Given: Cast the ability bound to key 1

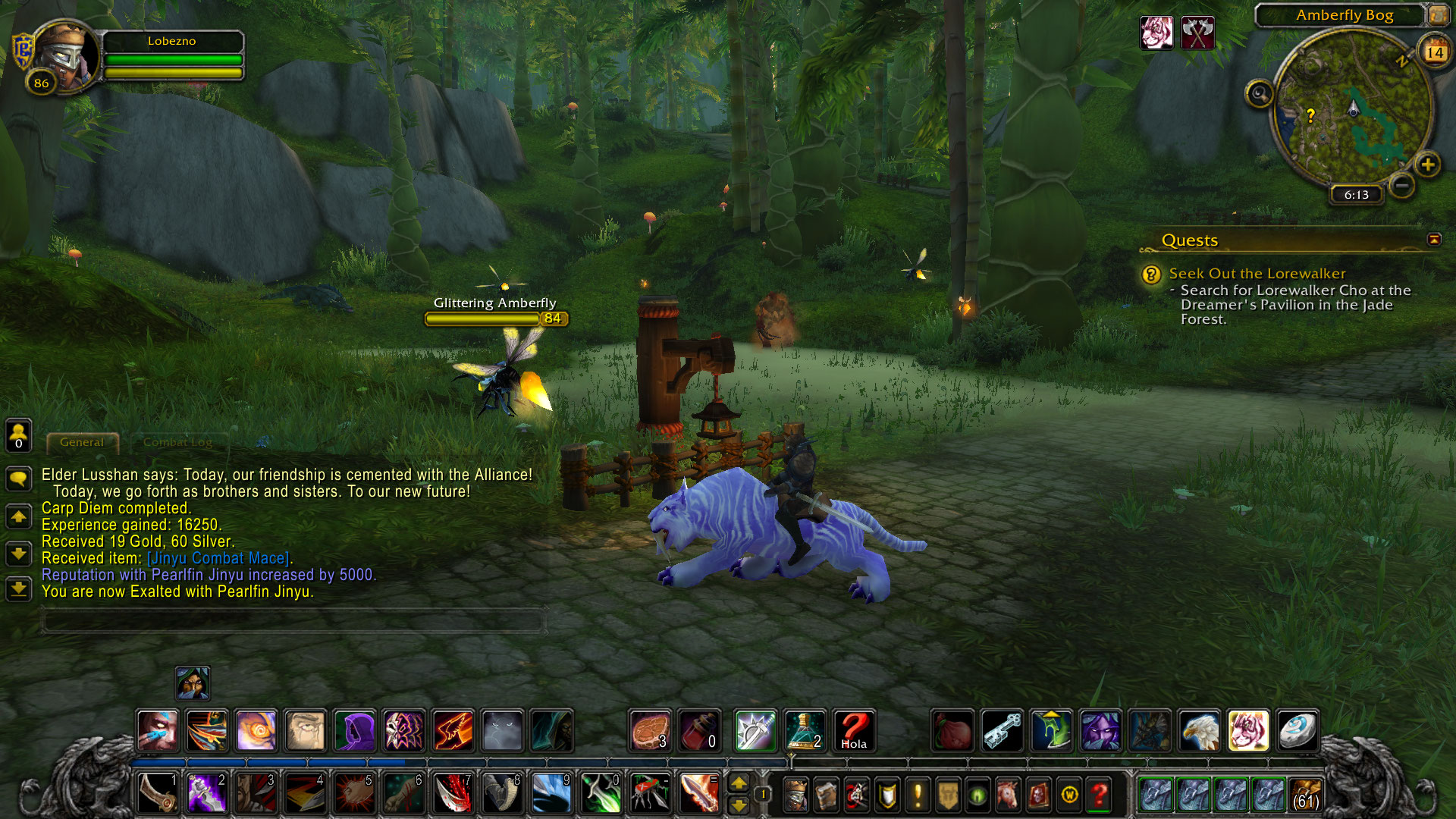Looking at the screenshot, I should pos(158,792).
